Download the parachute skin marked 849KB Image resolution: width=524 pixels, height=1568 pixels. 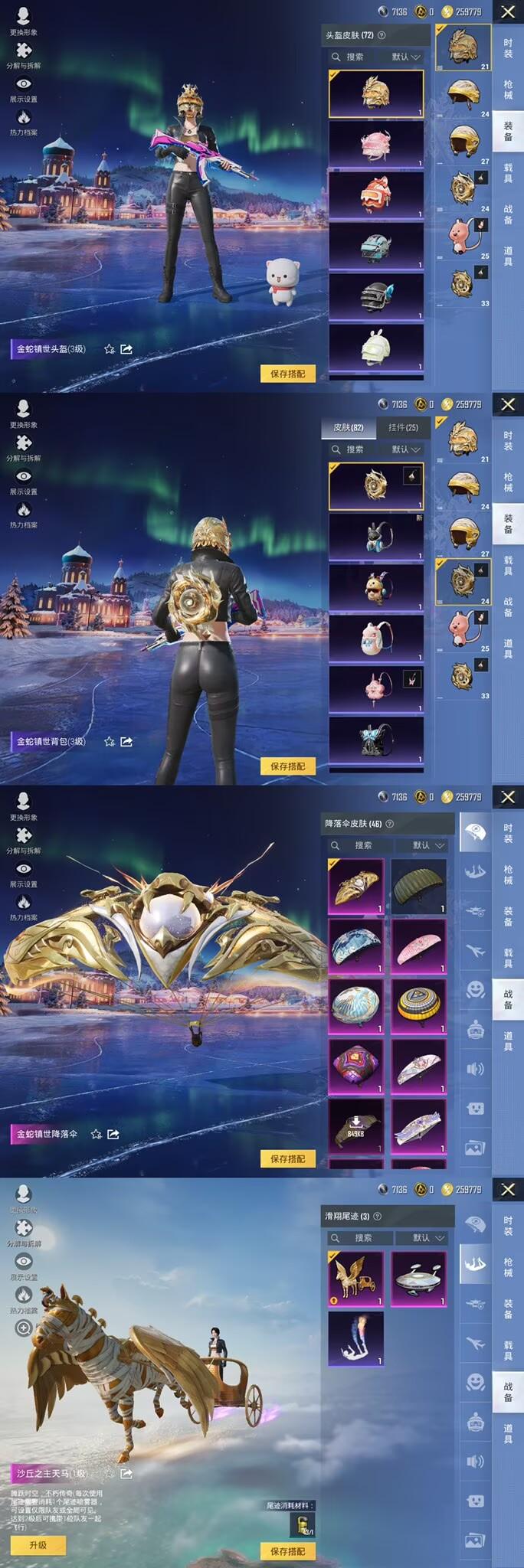tap(356, 1125)
